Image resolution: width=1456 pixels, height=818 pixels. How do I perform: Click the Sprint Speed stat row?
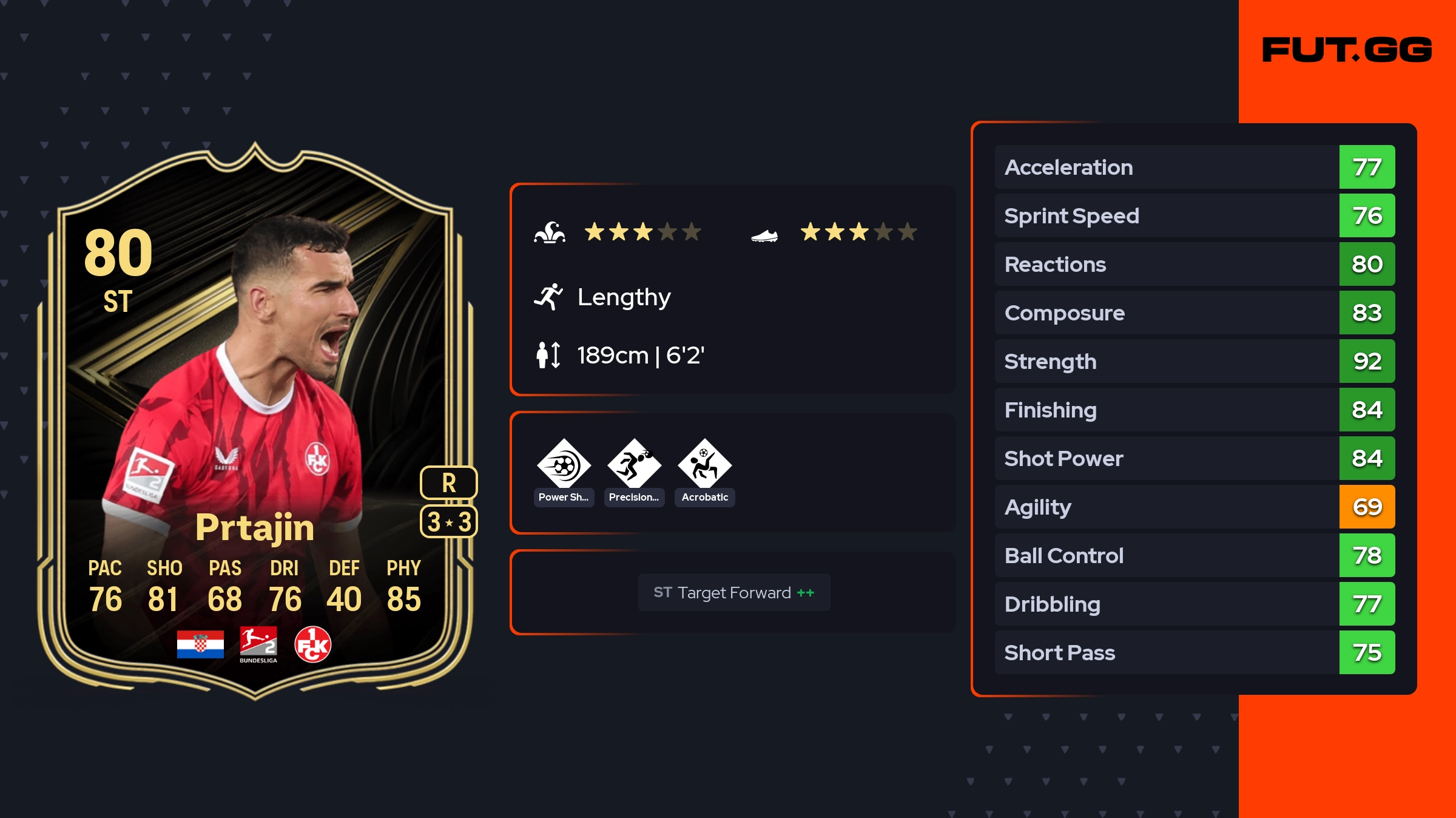tap(1195, 215)
